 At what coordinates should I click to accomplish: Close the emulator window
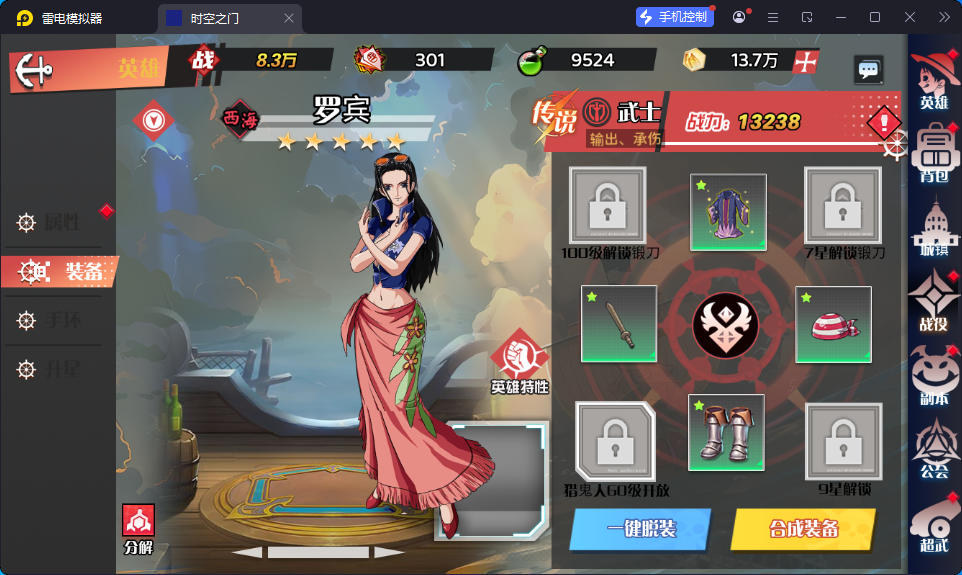tap(909, 17)
